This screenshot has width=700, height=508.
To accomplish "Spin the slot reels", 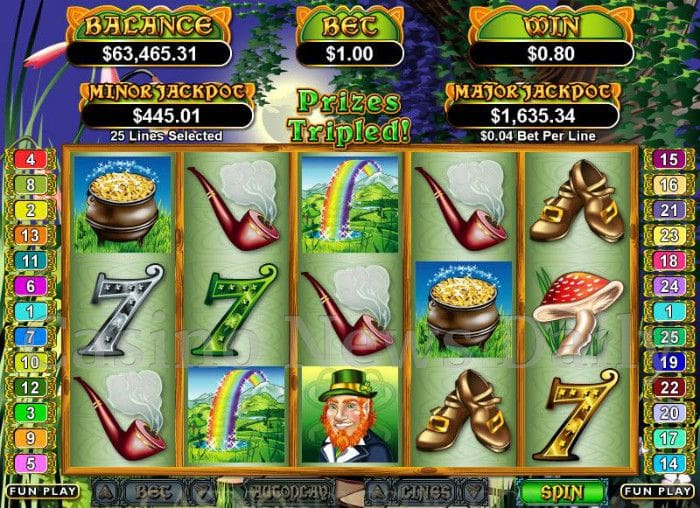I will pos(562,492).
